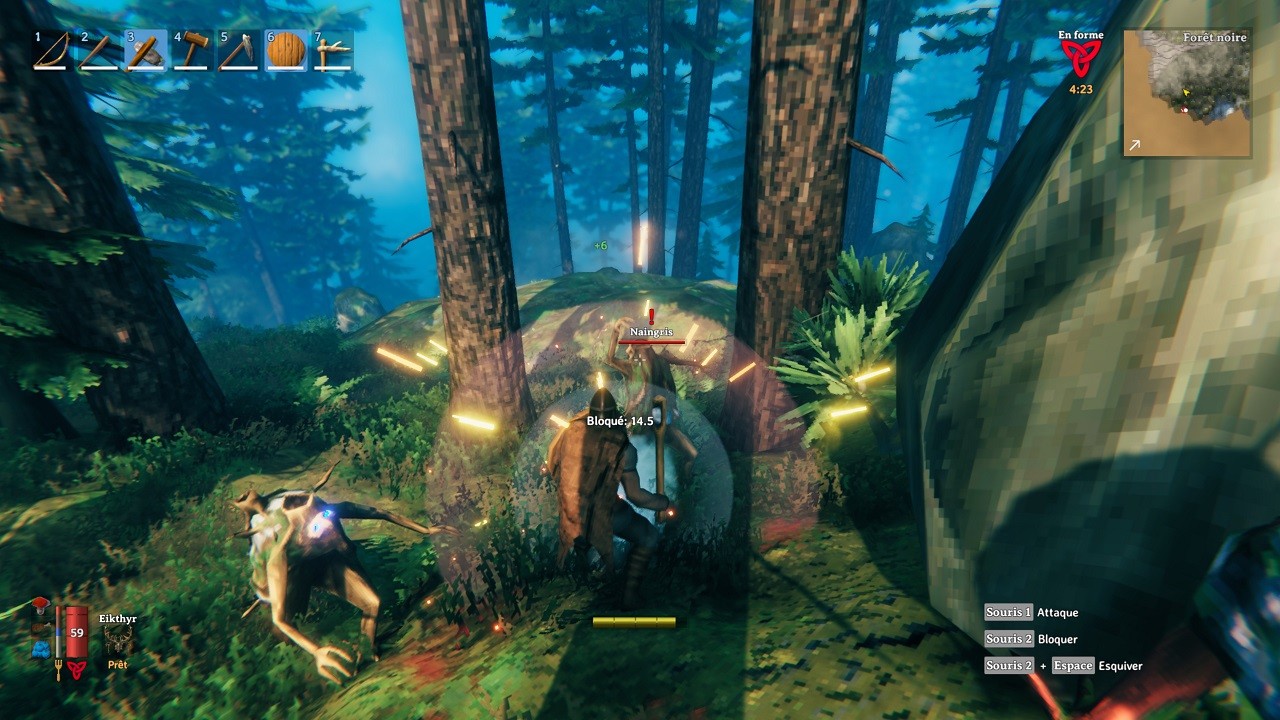Expand the minimap with the arrow button
The image size is (1280, 720).
[1133, 146]
